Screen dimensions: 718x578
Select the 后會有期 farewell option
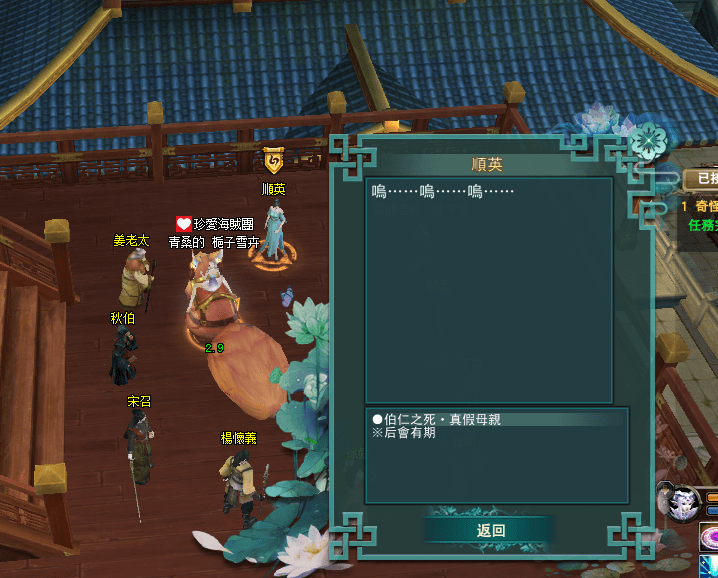pos(404,434)
